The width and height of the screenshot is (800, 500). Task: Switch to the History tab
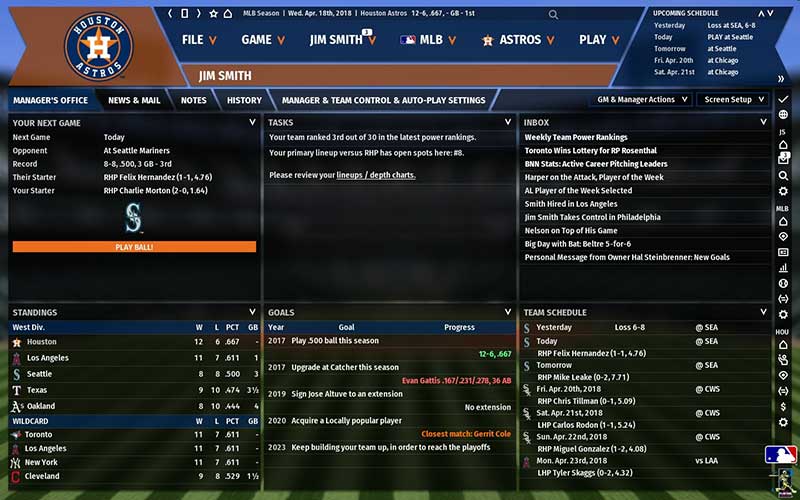[244, 100]
